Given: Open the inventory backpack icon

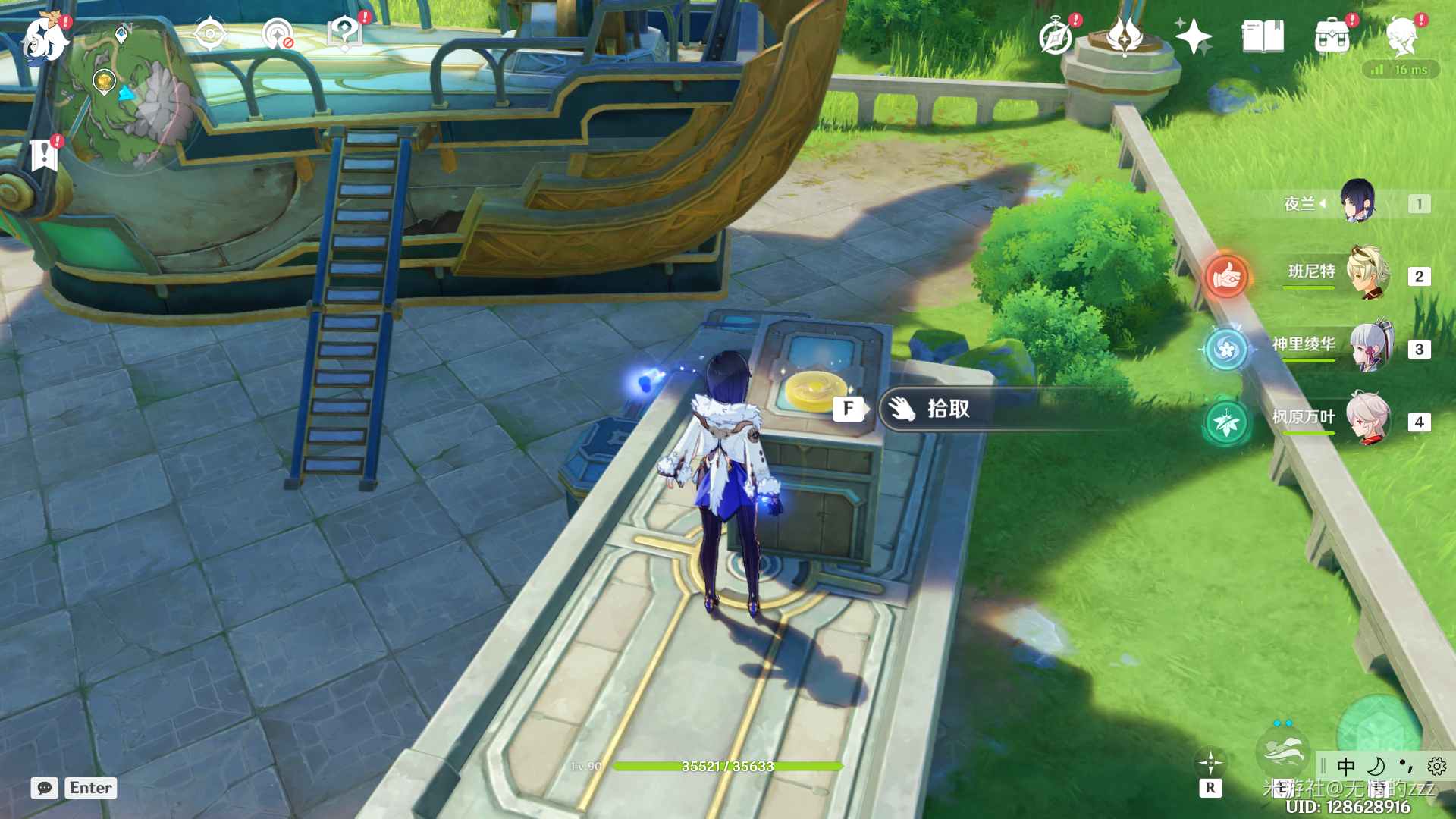Looking at the screenshot, I should point(1332,36).
